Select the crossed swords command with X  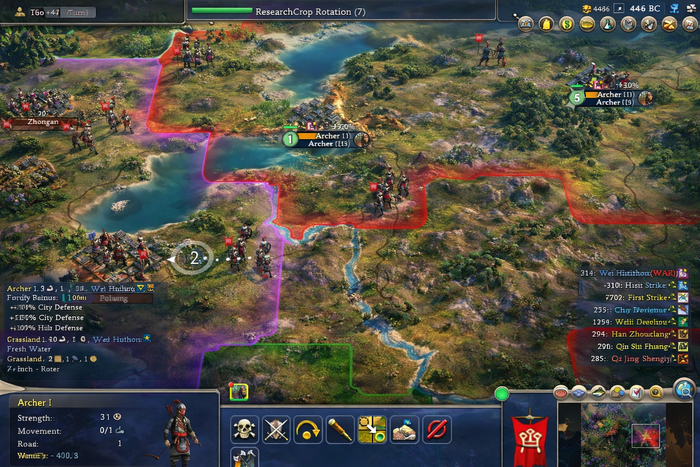point(276,430)
